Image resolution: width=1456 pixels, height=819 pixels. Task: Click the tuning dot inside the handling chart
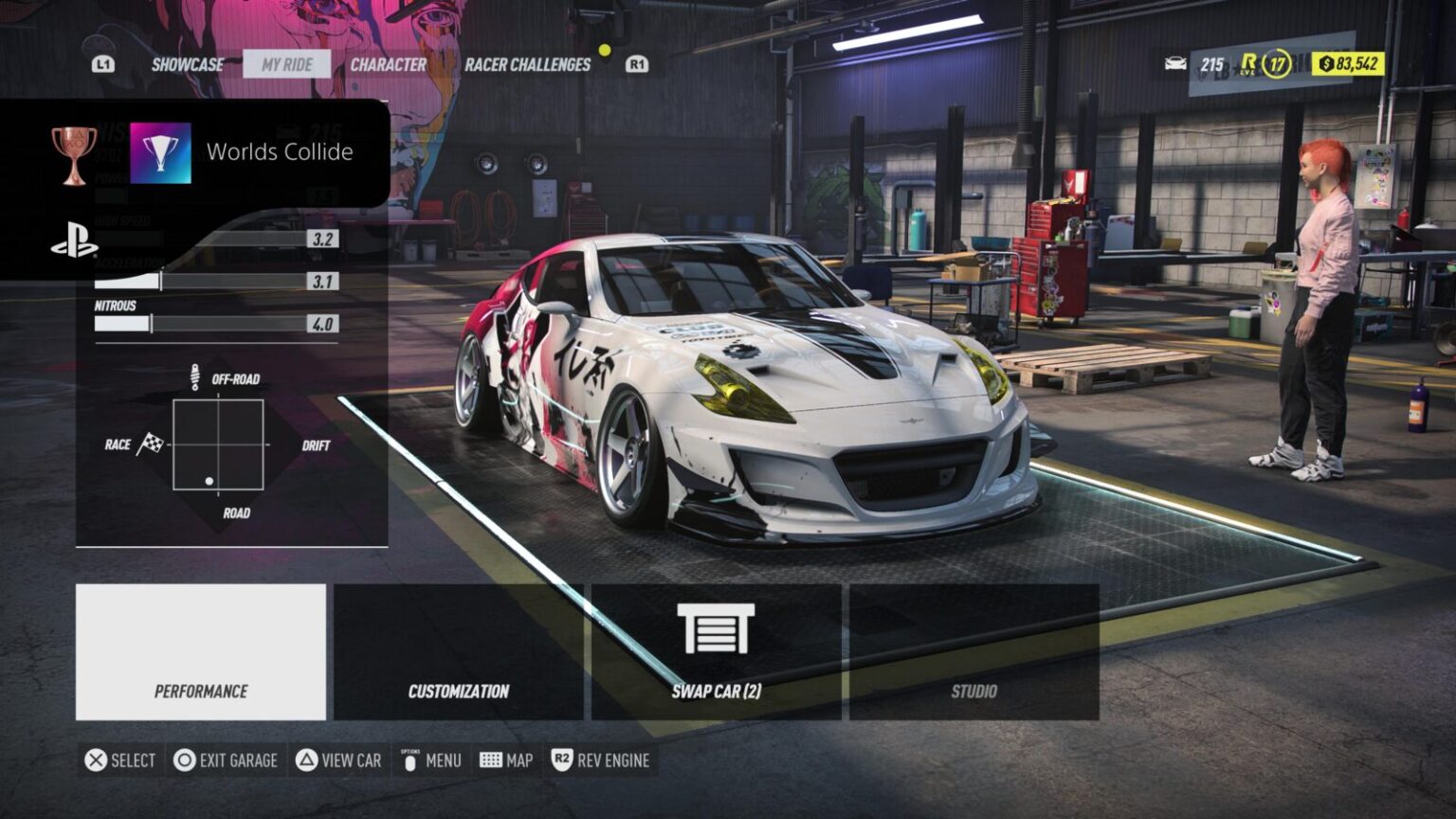[208, 482]
